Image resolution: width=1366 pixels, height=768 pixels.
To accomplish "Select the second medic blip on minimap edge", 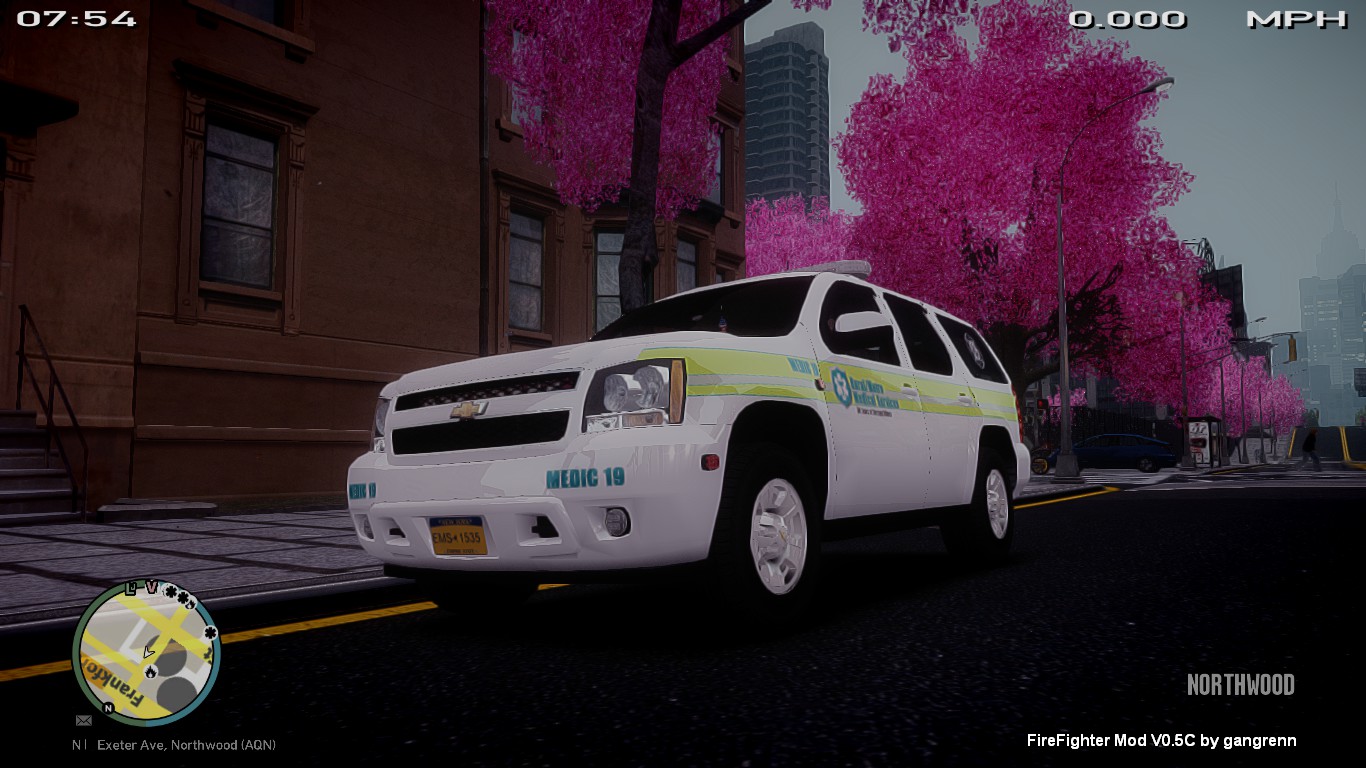I will coord(209,634).
